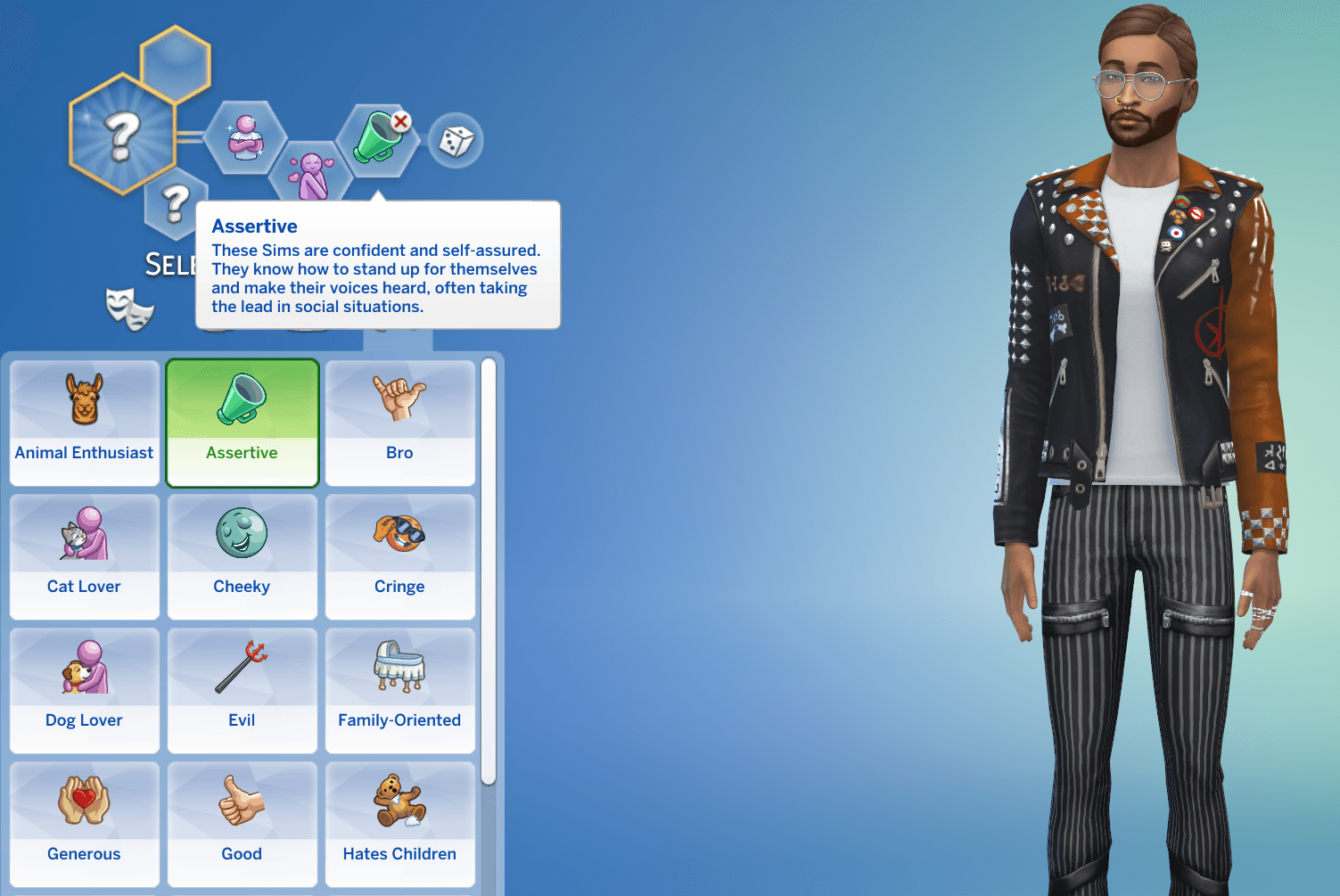Toggle the Bro trait on
The width and height of the screenshot is (1340, 896).
[399, 423]
